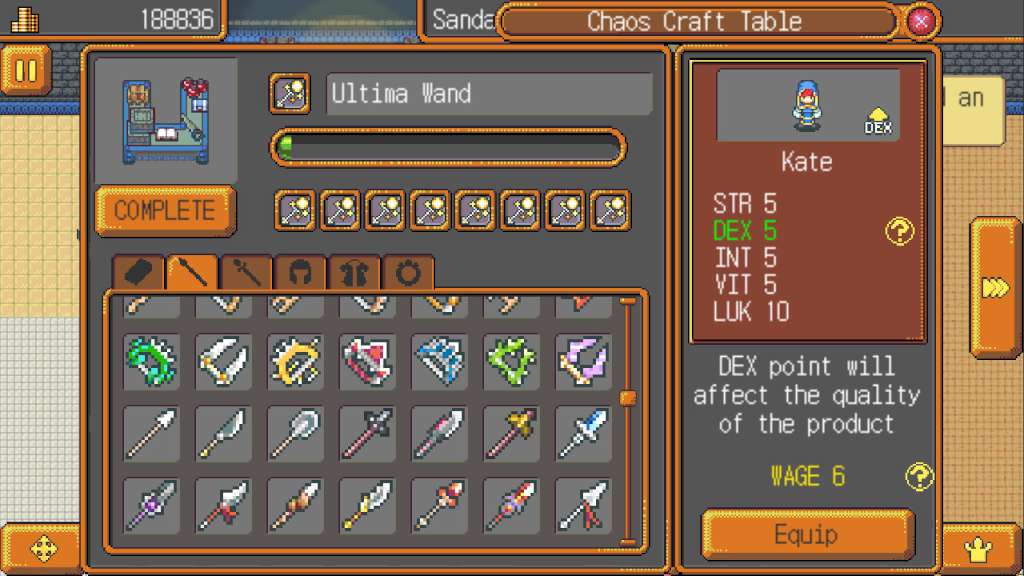
Task: Choose the green thorny bow recipe
Action: click(x=152, y=361)
